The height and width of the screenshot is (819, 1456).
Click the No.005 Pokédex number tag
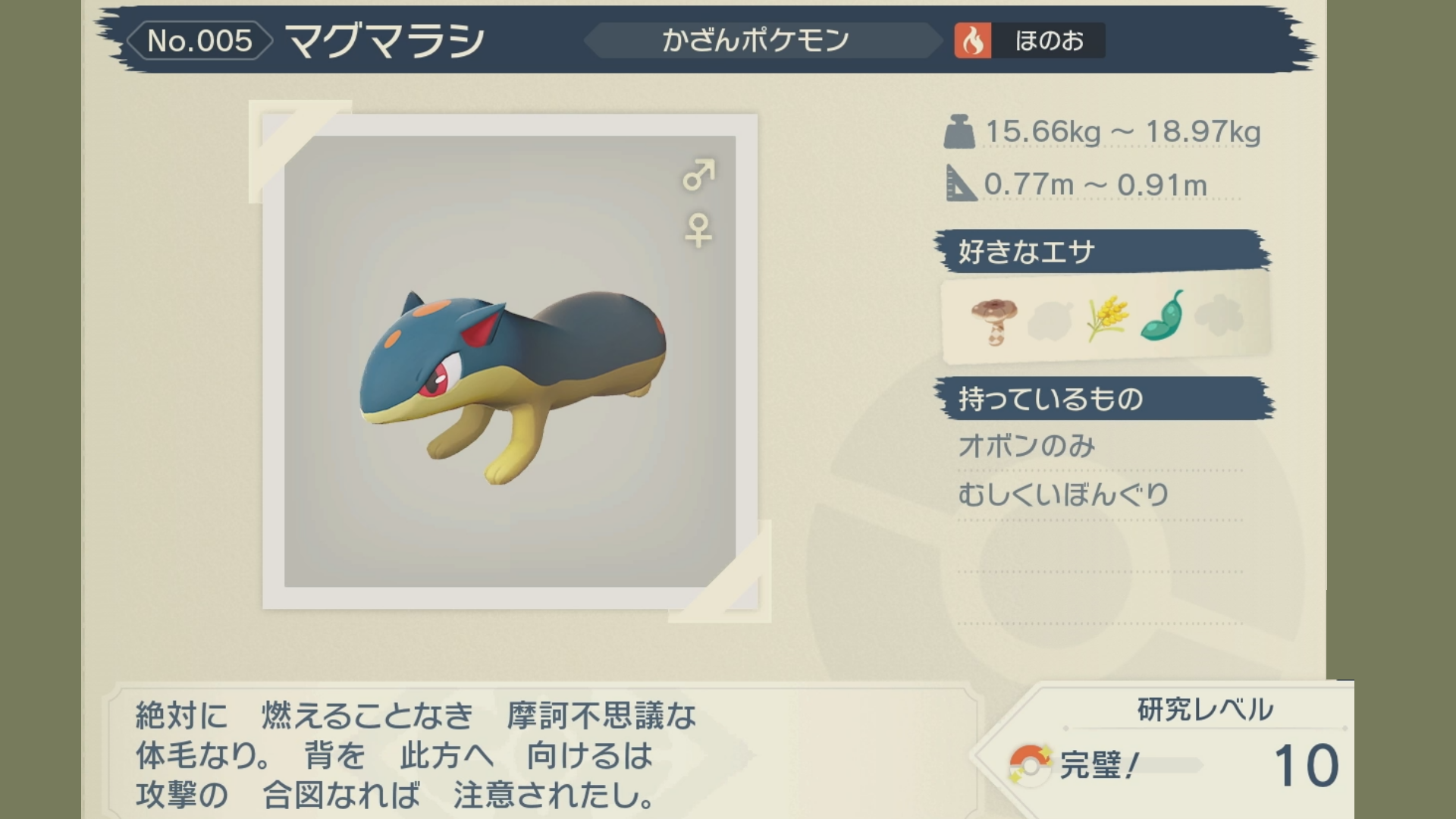(x=199, y=41)
